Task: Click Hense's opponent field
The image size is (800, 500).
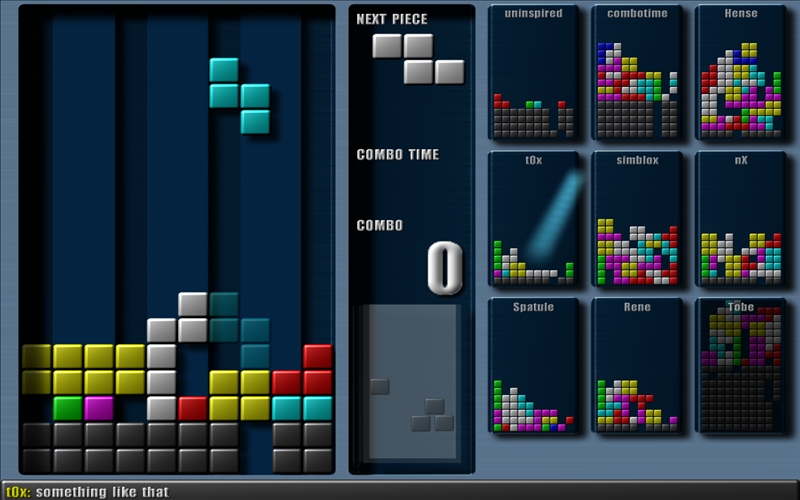Action: pyautogui.click(x=740, y=73)
